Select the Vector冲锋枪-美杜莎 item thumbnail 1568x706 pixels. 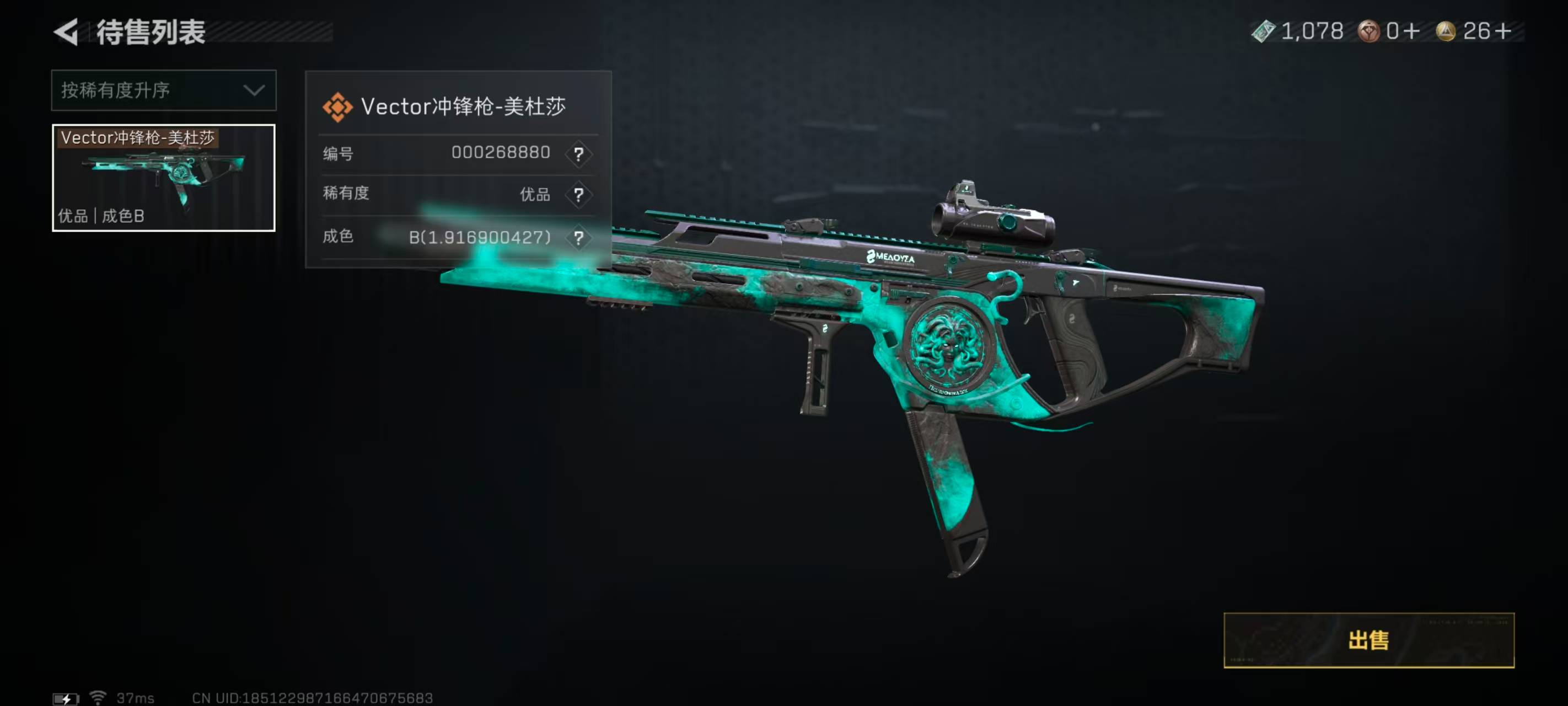click(163, 177)
